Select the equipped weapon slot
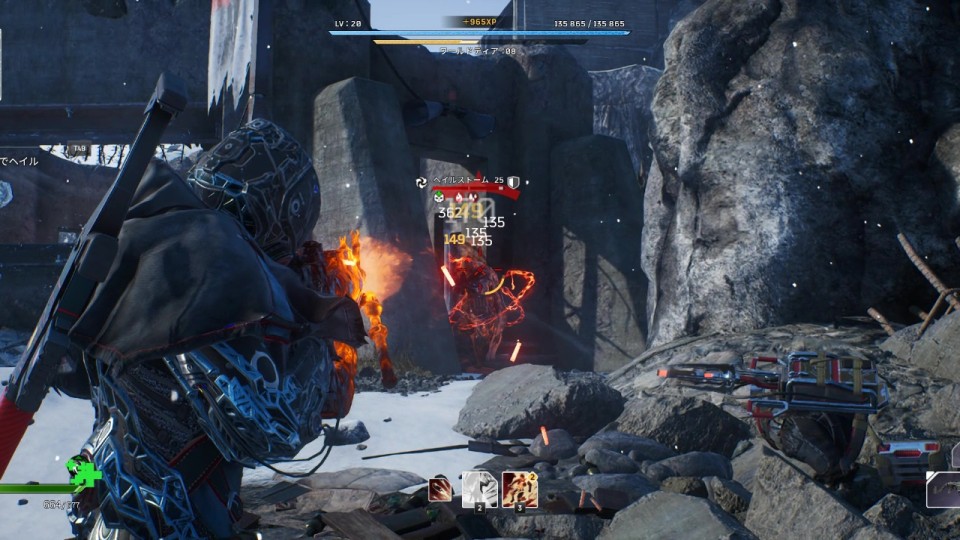This screenshot has width=960, height=540. coord(943,489)
